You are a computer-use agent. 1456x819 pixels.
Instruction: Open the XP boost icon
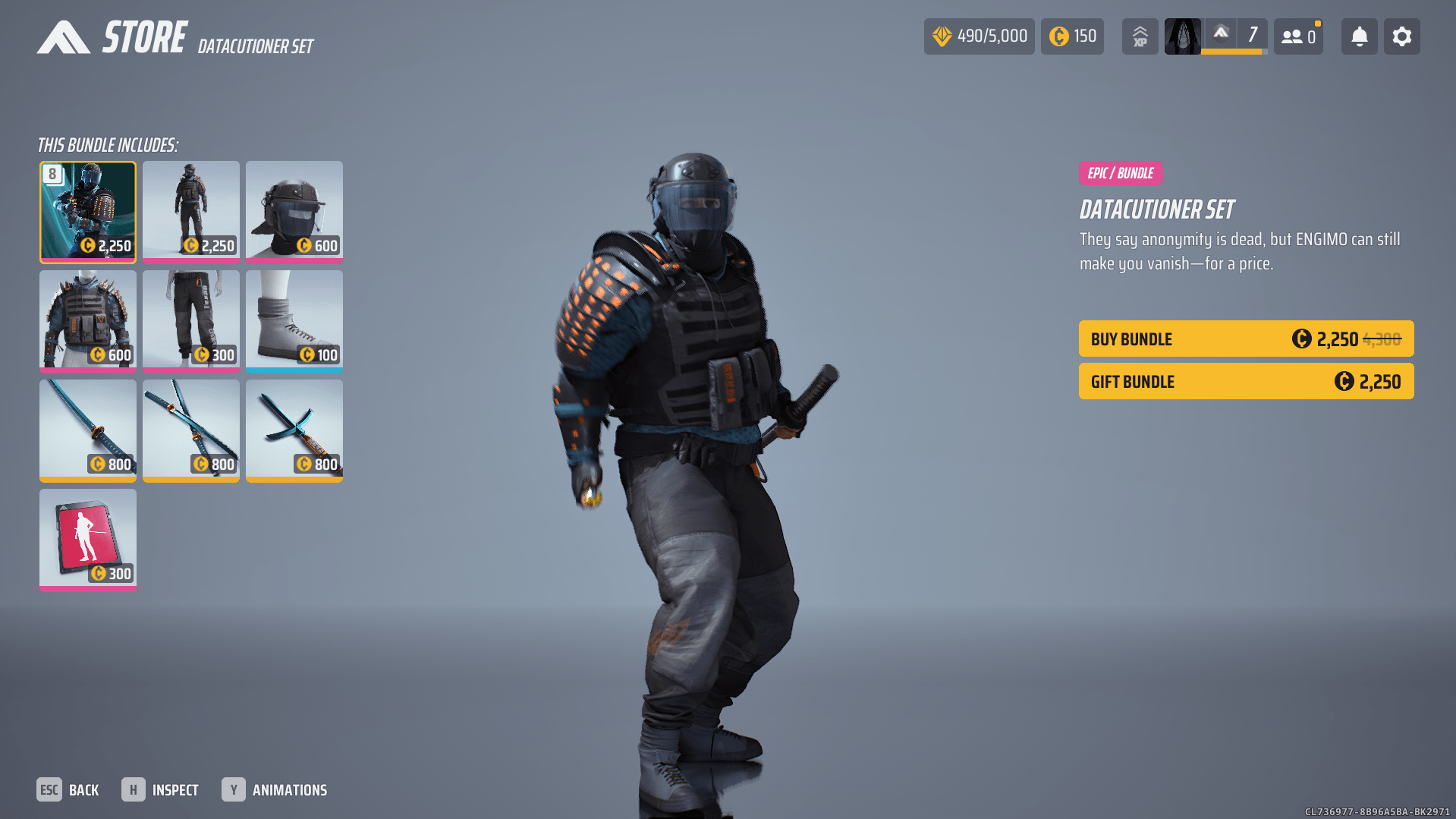point(1140,36)
